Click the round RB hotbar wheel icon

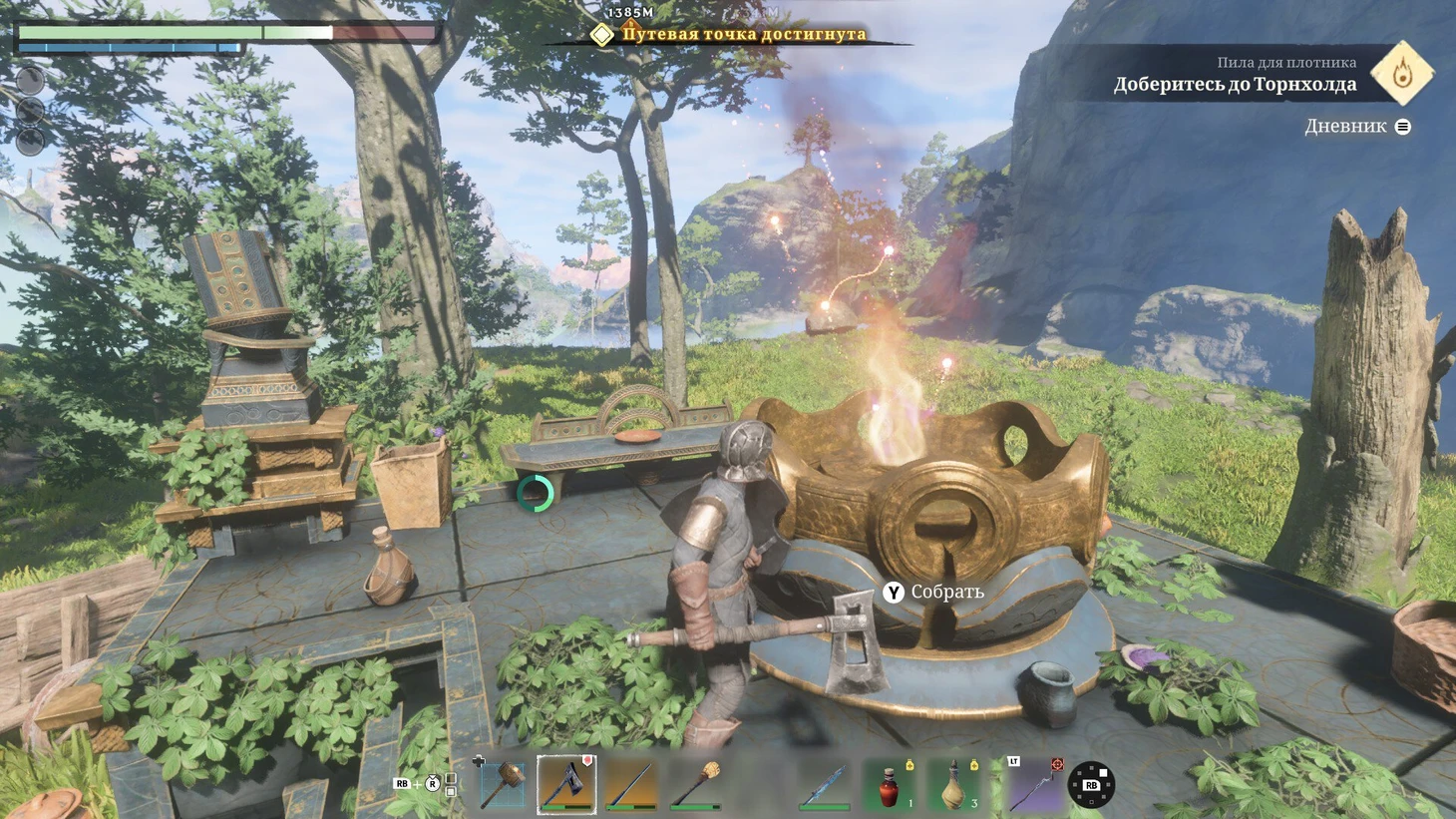pos(1091,785)
